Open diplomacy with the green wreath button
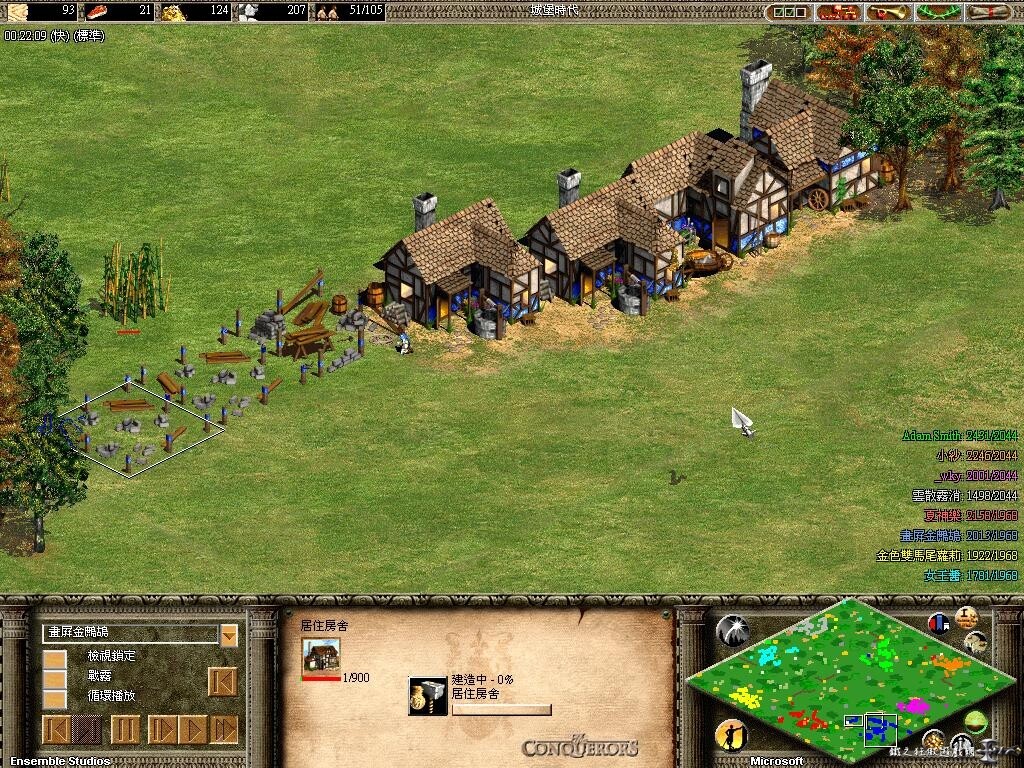This screenshot has height=768, width=1024. click(937, 12)
